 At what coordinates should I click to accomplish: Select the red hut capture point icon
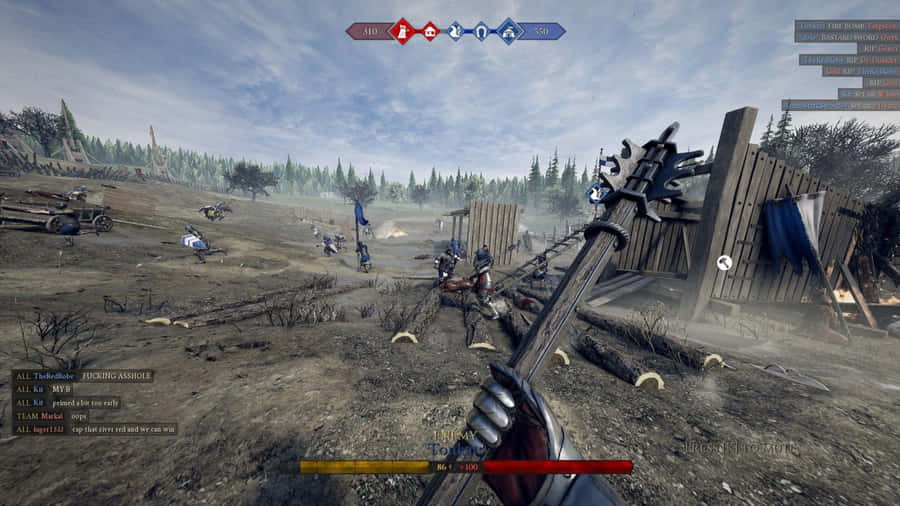[429, 31]
